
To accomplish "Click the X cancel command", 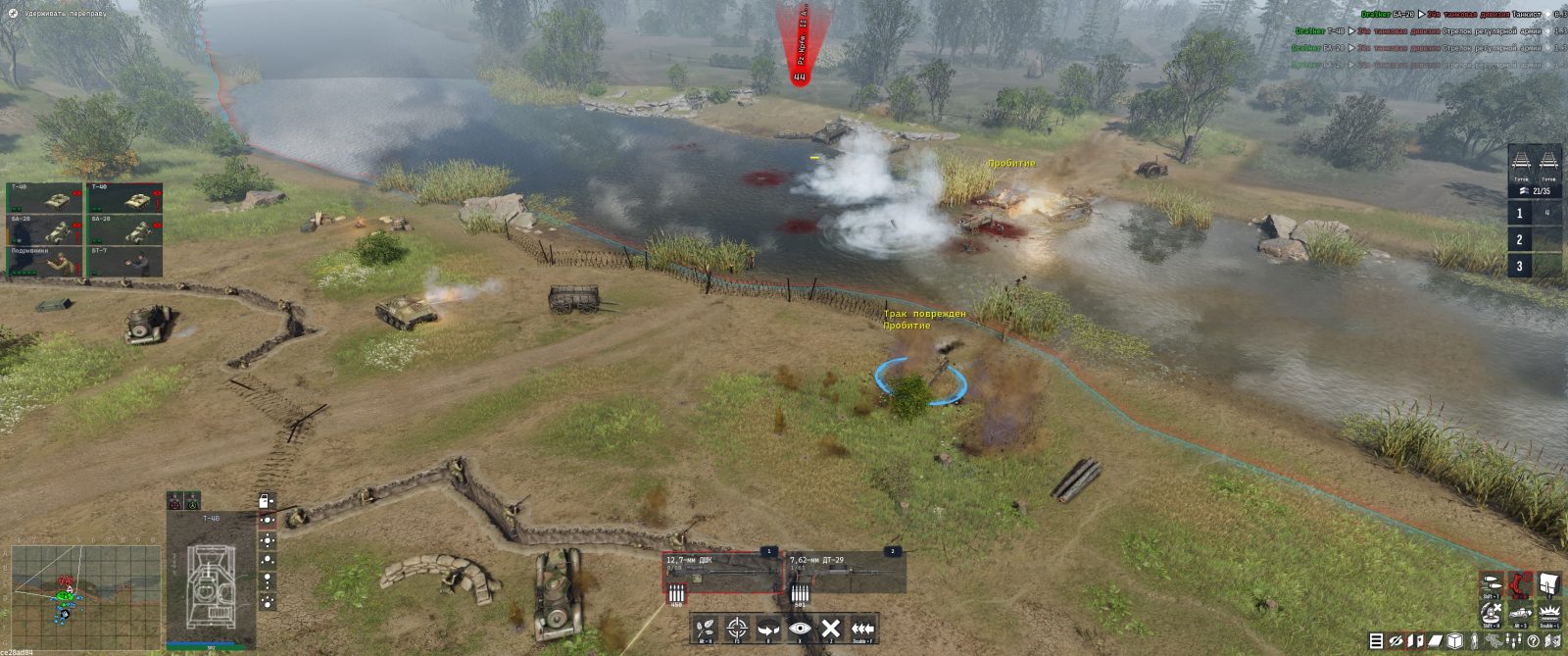I will click(x=831, y=629).
